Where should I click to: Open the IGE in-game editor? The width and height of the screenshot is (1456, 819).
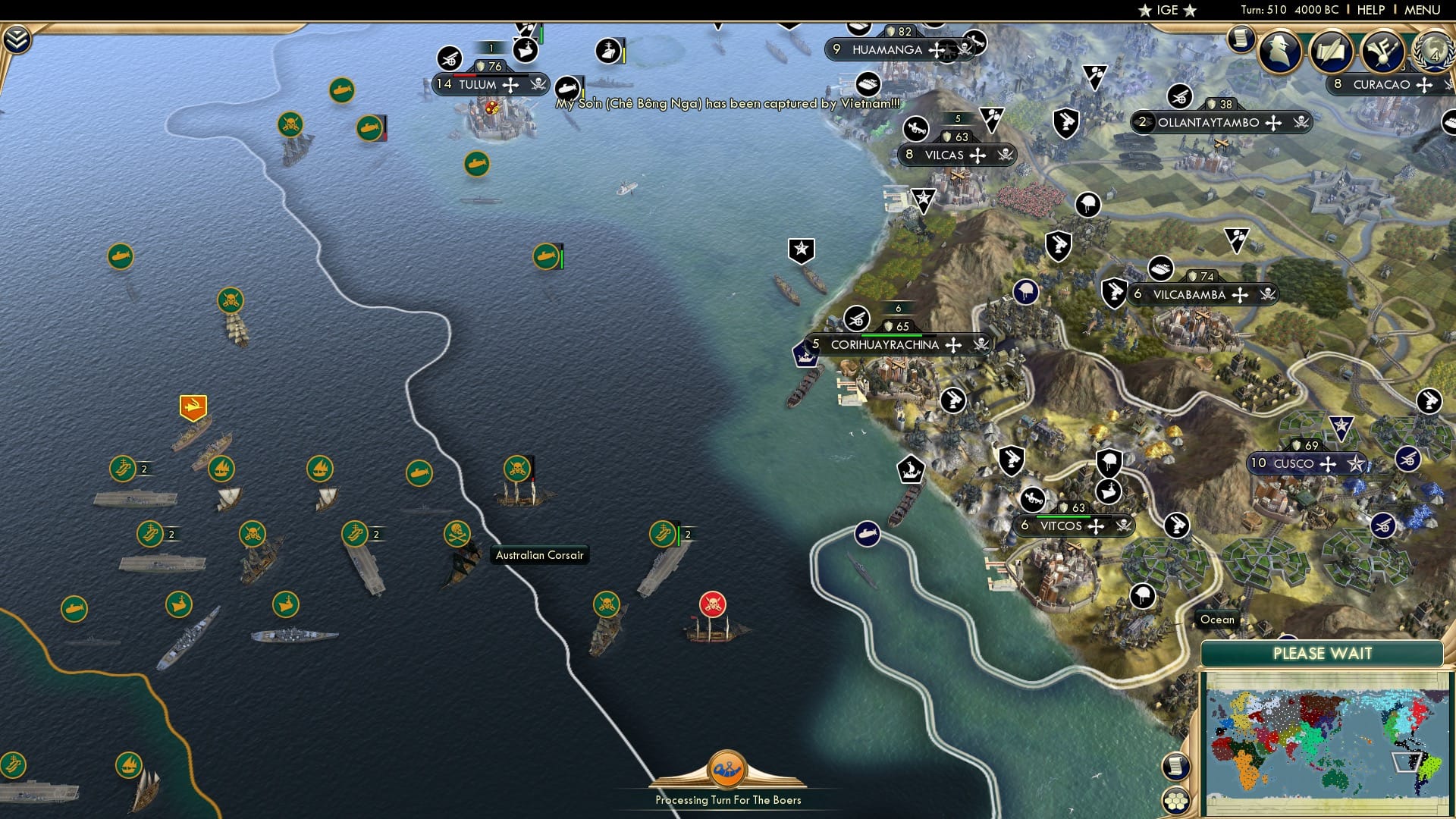click(x=1168, y=11)
